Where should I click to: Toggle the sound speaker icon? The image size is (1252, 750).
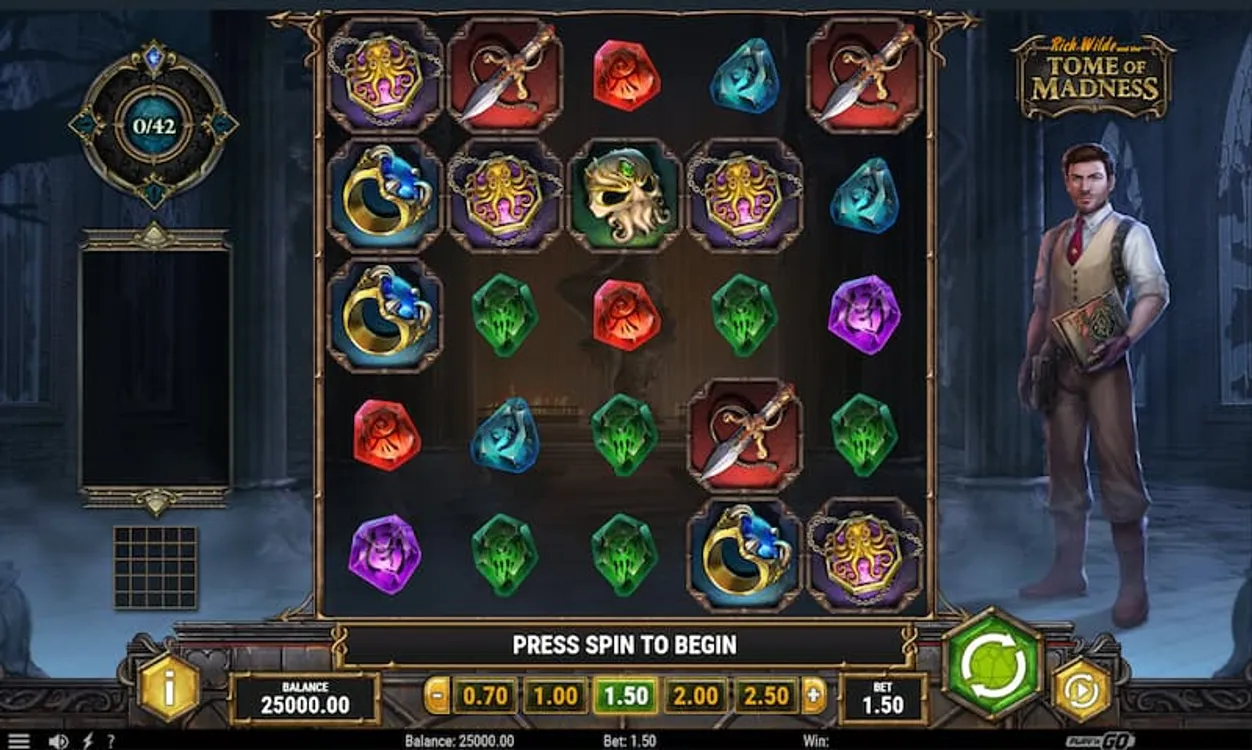[58, 741]
